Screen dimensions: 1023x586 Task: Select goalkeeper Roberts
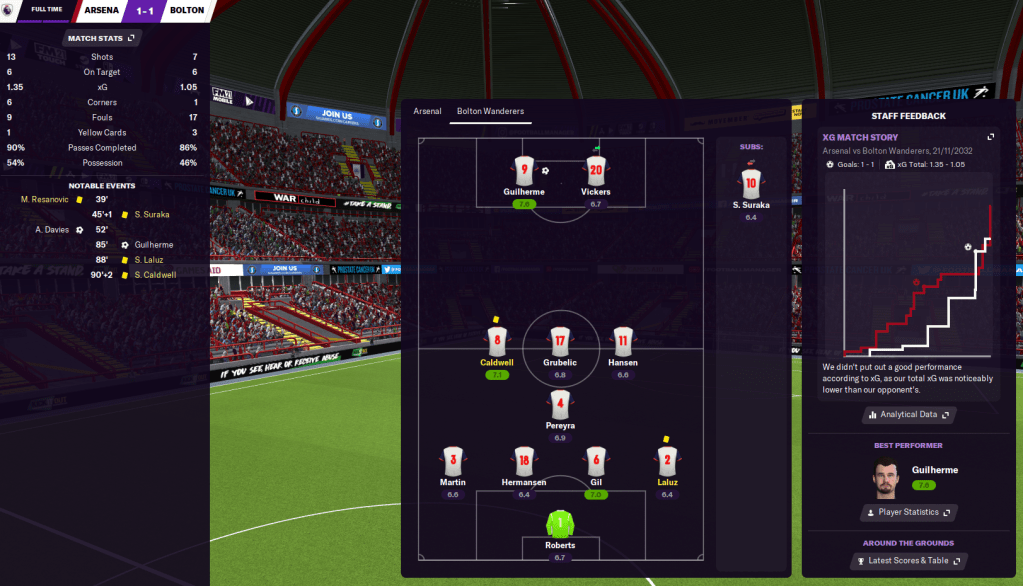pyautogui.click(x=560, y=524)
